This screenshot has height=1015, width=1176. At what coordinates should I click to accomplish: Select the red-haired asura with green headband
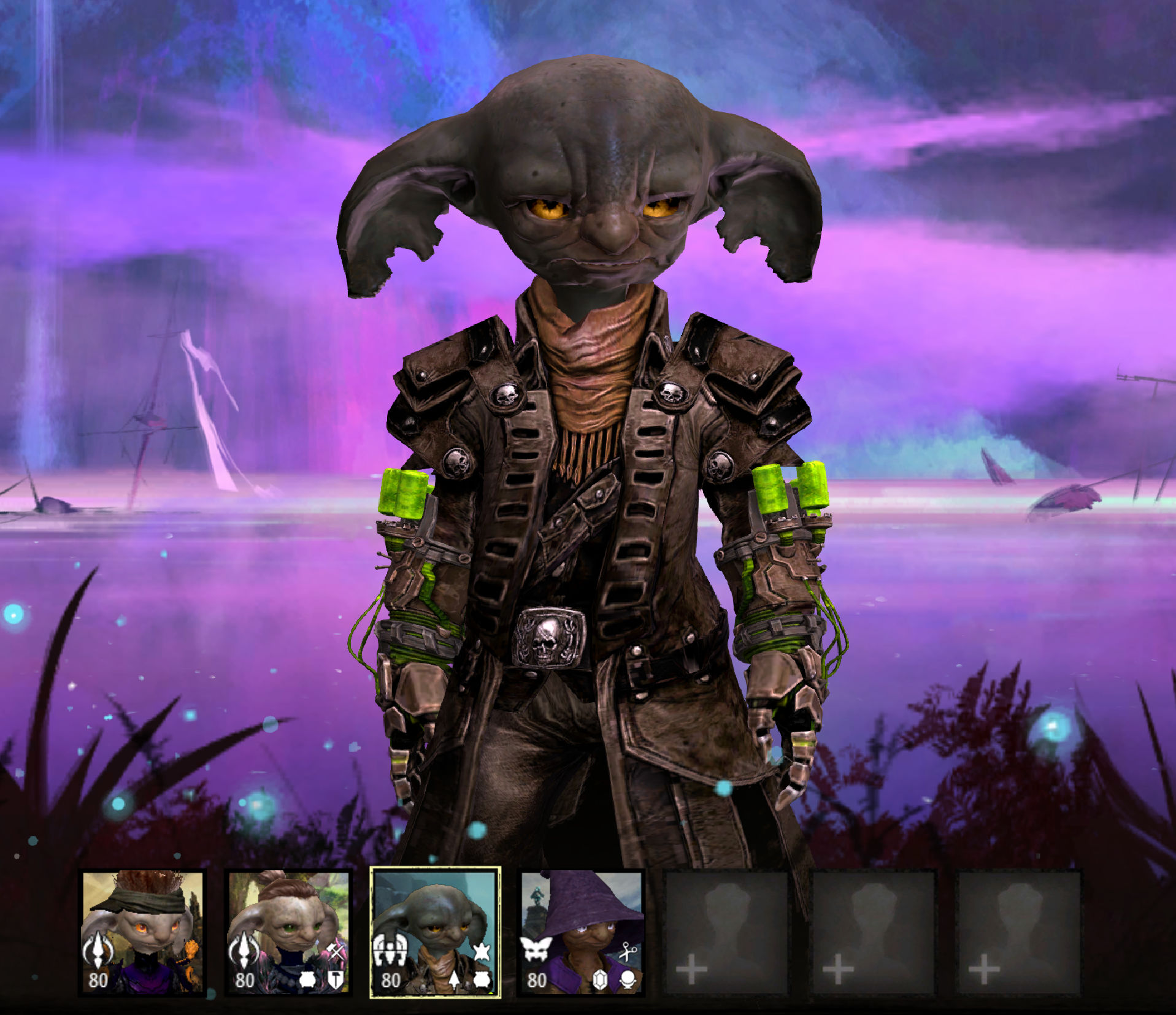[143, 931]
